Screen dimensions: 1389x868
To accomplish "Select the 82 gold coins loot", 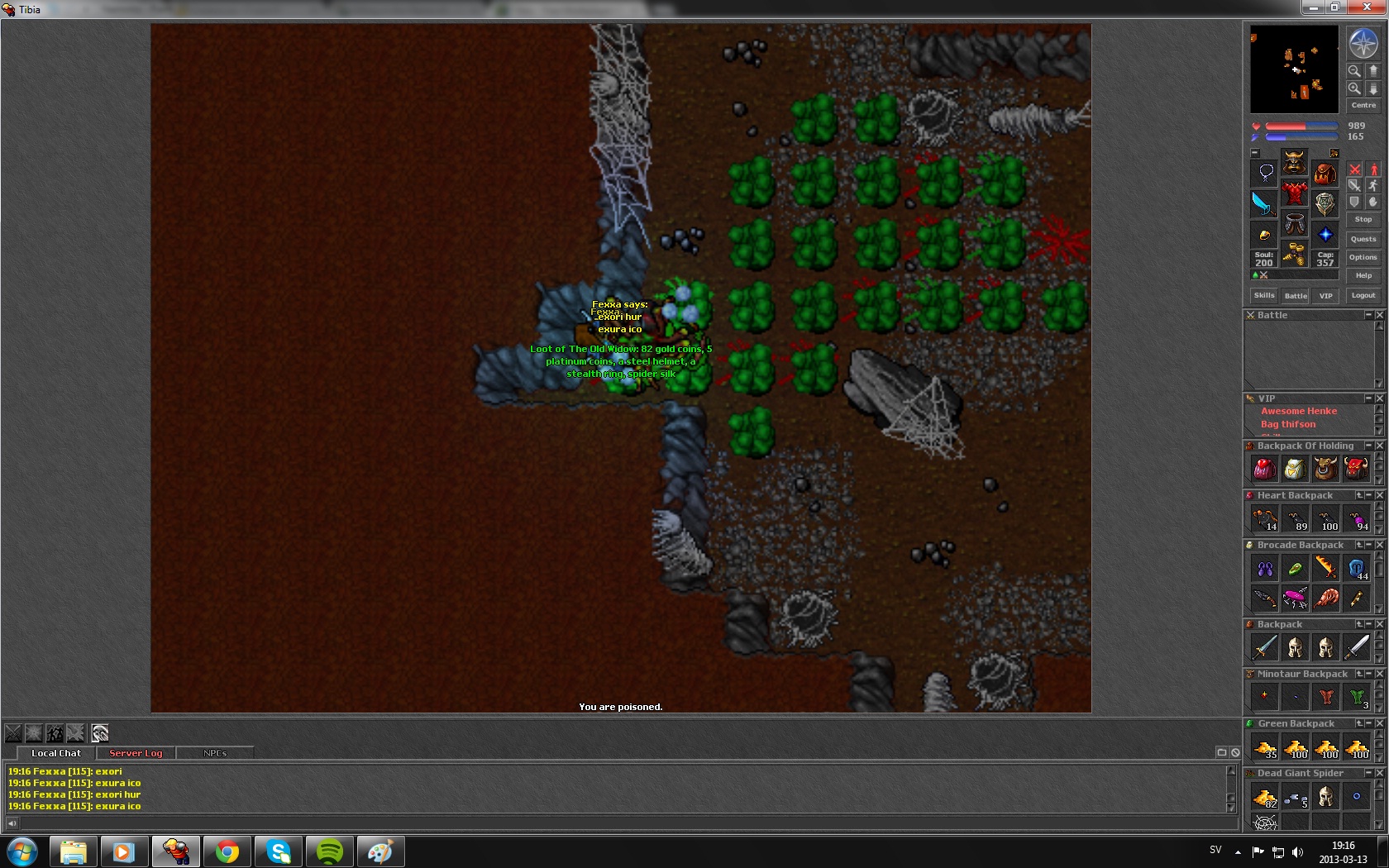I will (x=1264, y=798).
